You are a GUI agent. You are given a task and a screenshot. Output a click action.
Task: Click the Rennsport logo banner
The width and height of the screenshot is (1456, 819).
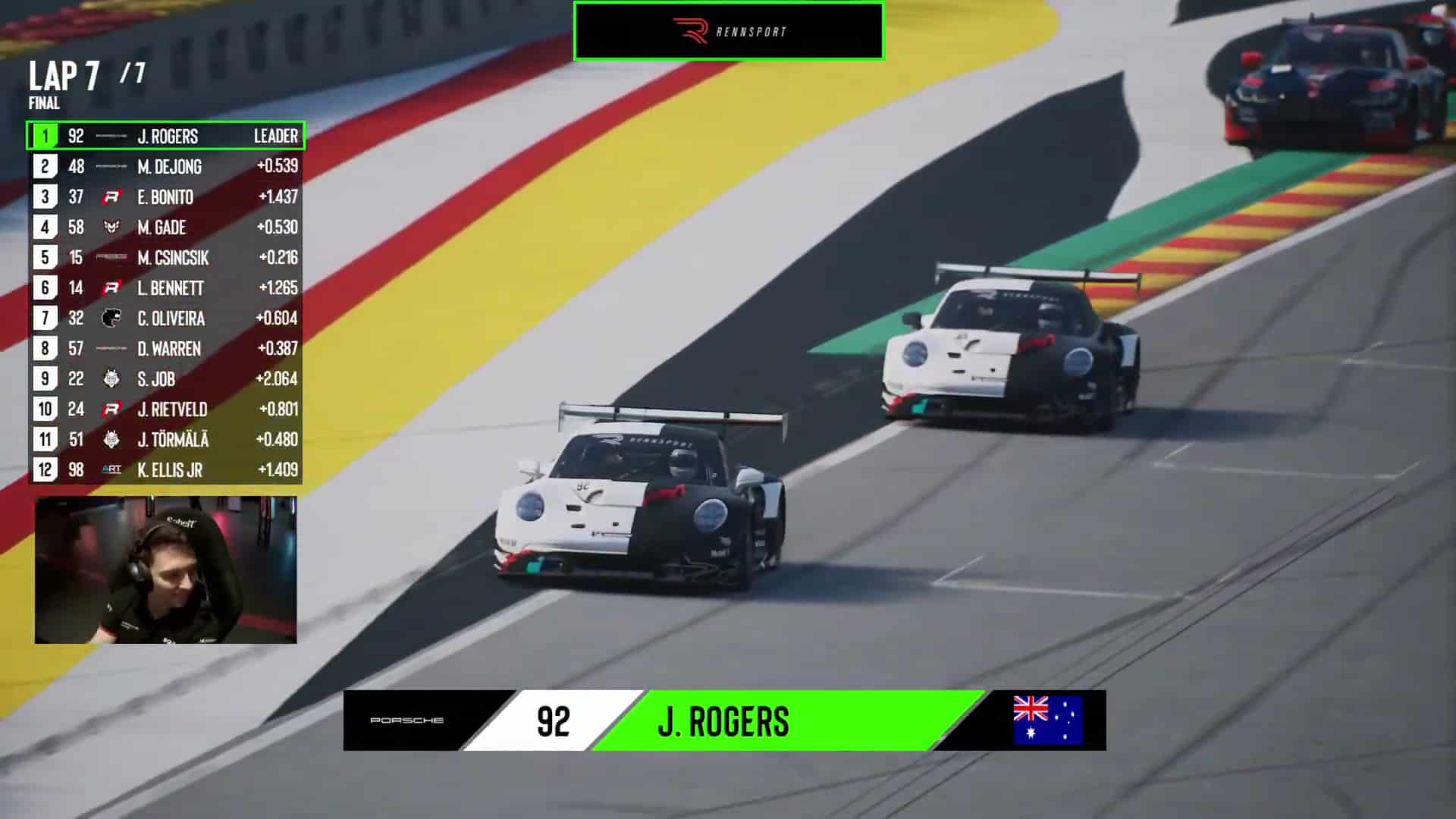click(x=729, y=31)
